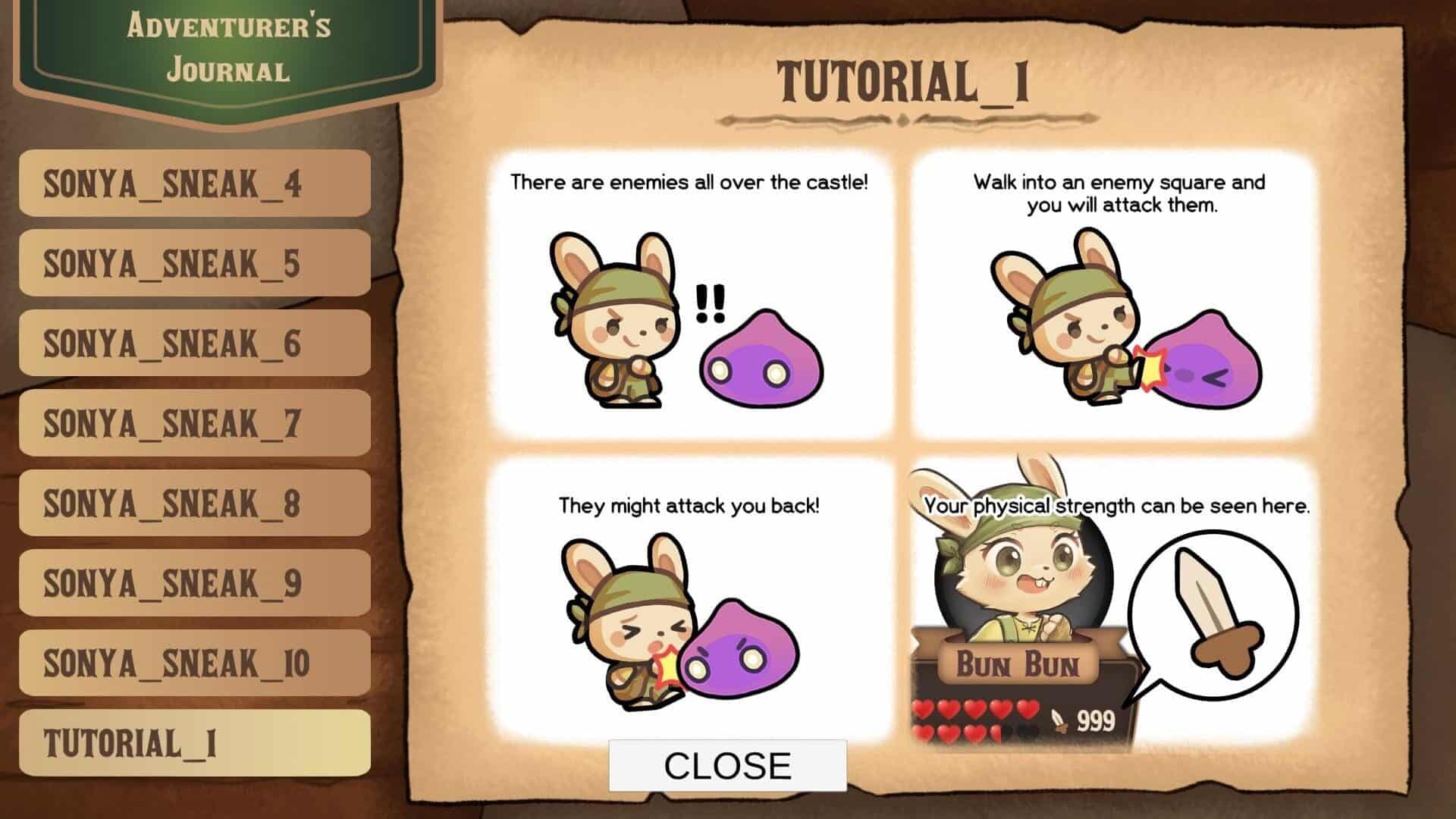Select the SONYA_SNEAK_5 entry
This screenshot has height=819, width=1456.
click(195, 263)
